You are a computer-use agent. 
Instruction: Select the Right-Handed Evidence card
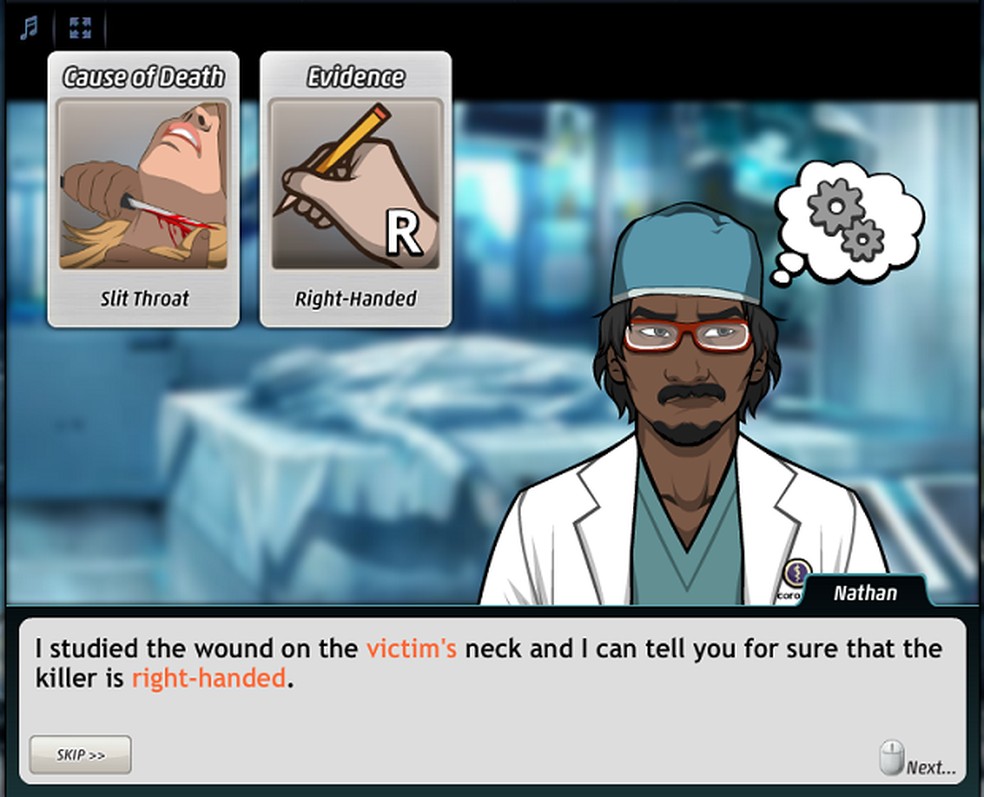[x=355, y=189]
